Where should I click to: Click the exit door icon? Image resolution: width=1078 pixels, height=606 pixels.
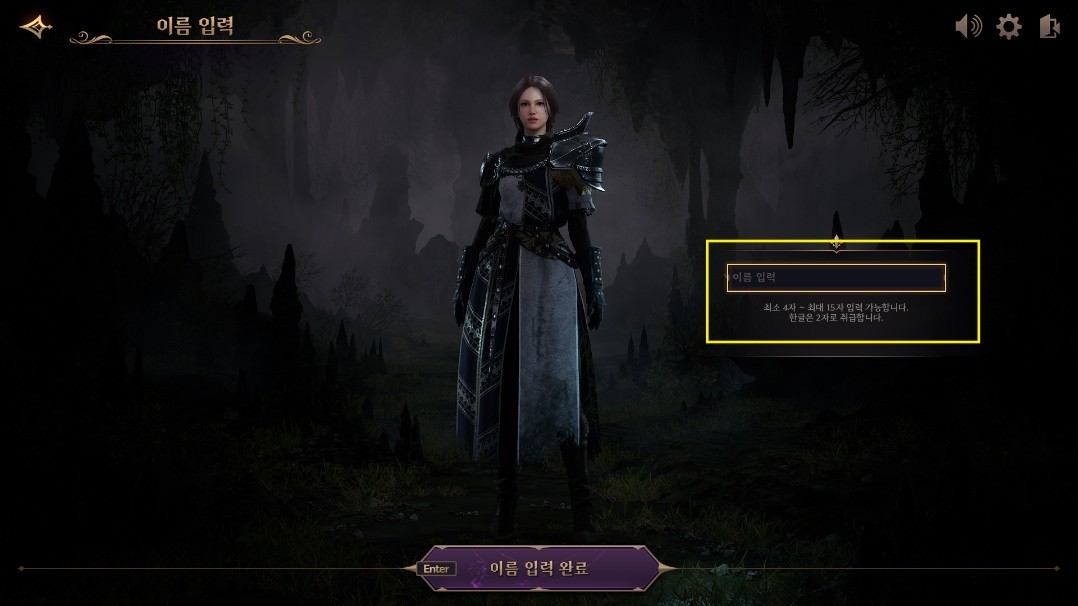1048,27
